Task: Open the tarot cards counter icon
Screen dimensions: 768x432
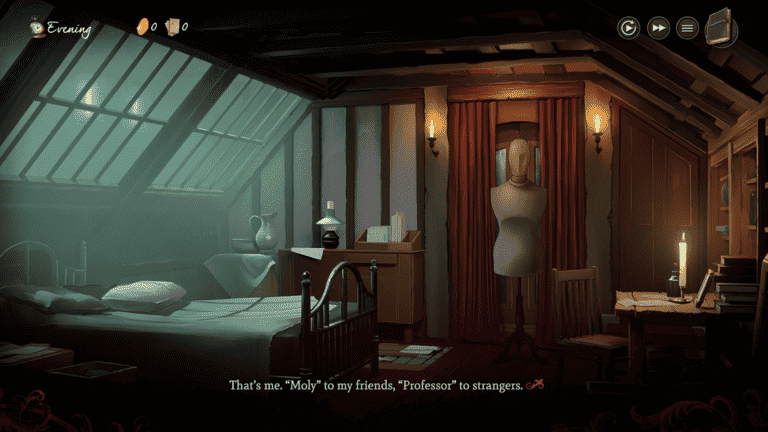Action: pyautogui.click(x=172, y=26)
